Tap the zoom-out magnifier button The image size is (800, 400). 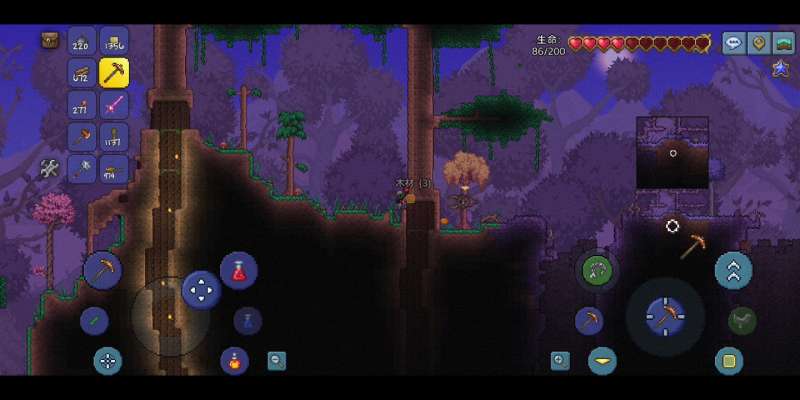coord(276,361)
